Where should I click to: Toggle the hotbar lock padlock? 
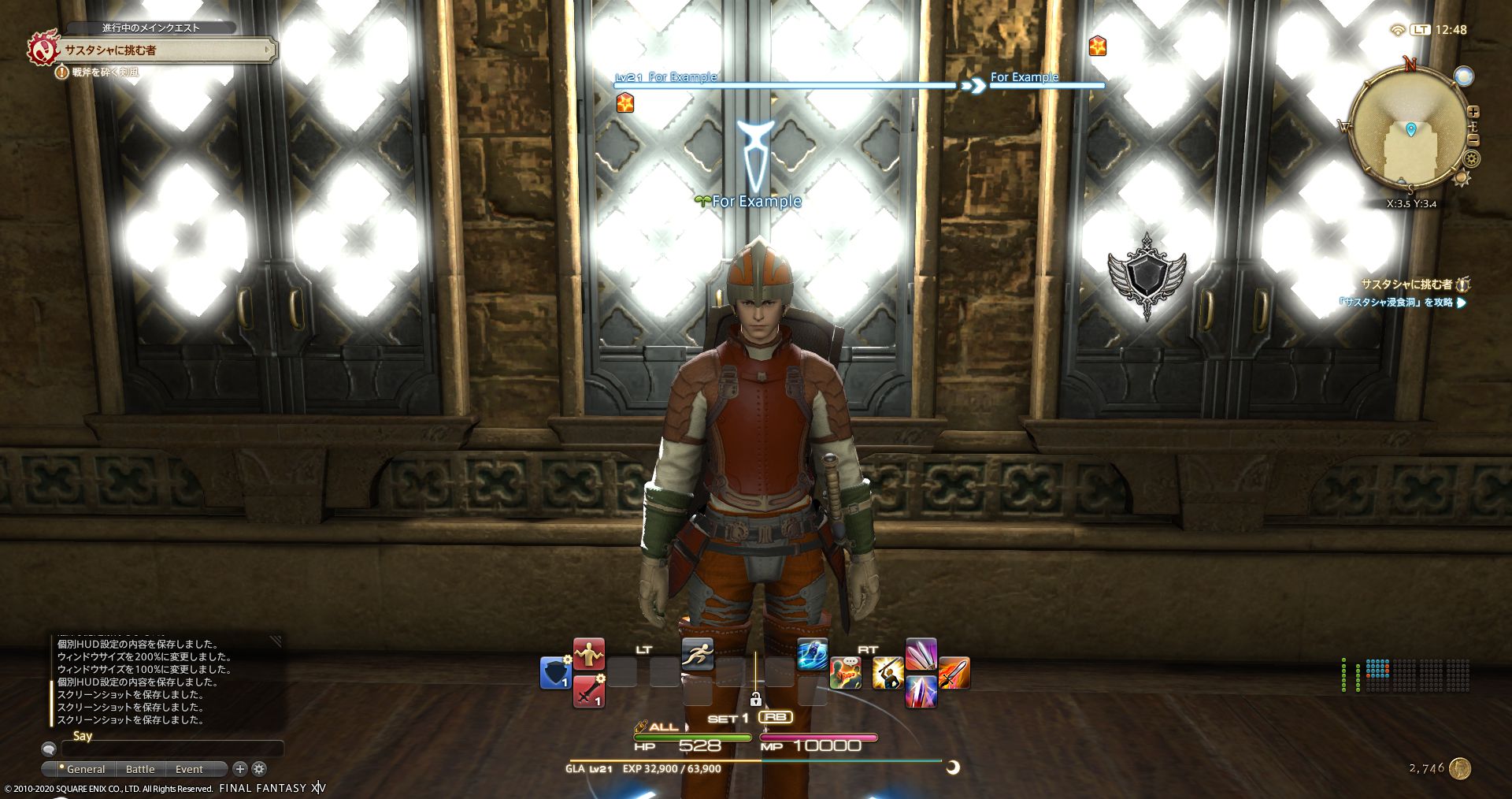[x=754, y=701]
